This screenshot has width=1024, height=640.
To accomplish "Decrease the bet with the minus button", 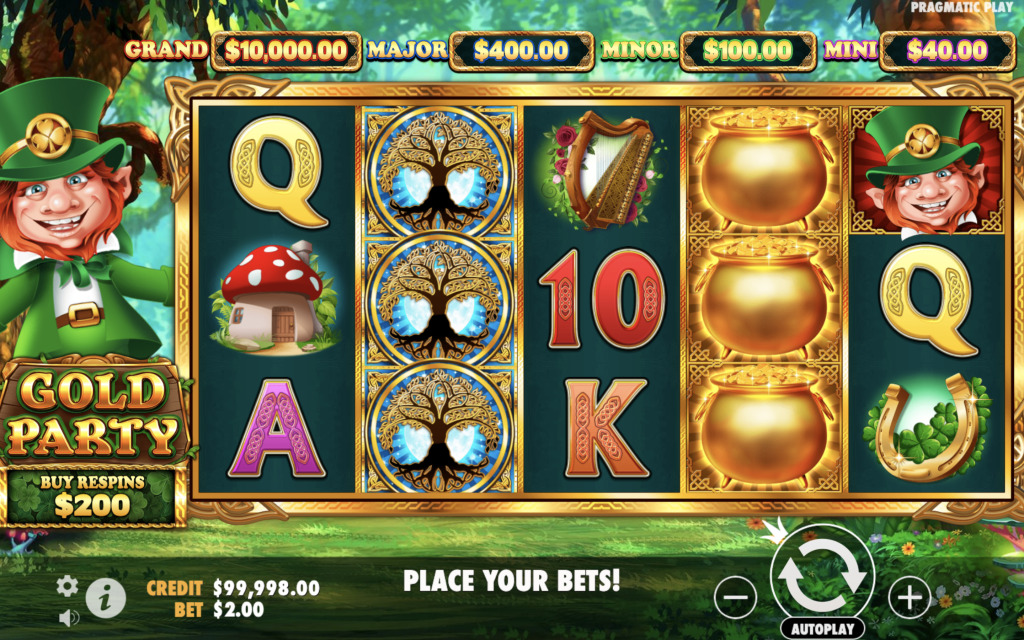I will pyautogui.click(x=735, y=597).
